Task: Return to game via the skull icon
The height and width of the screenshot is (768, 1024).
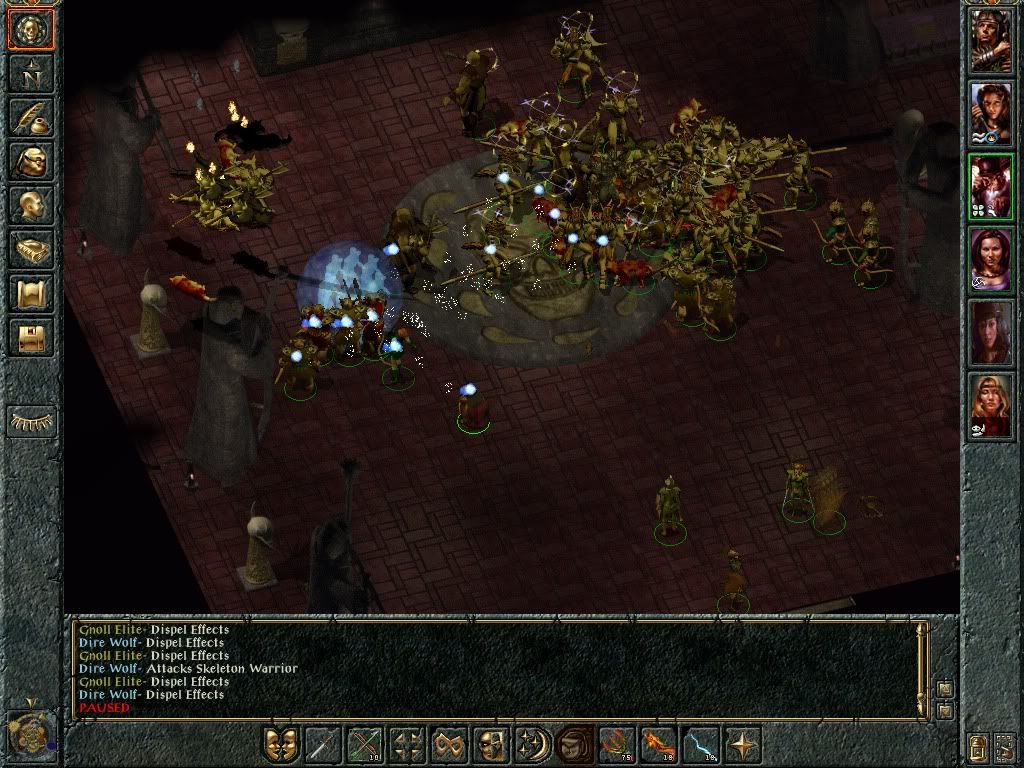Action: pyautogui.click(x=30, y=30)
